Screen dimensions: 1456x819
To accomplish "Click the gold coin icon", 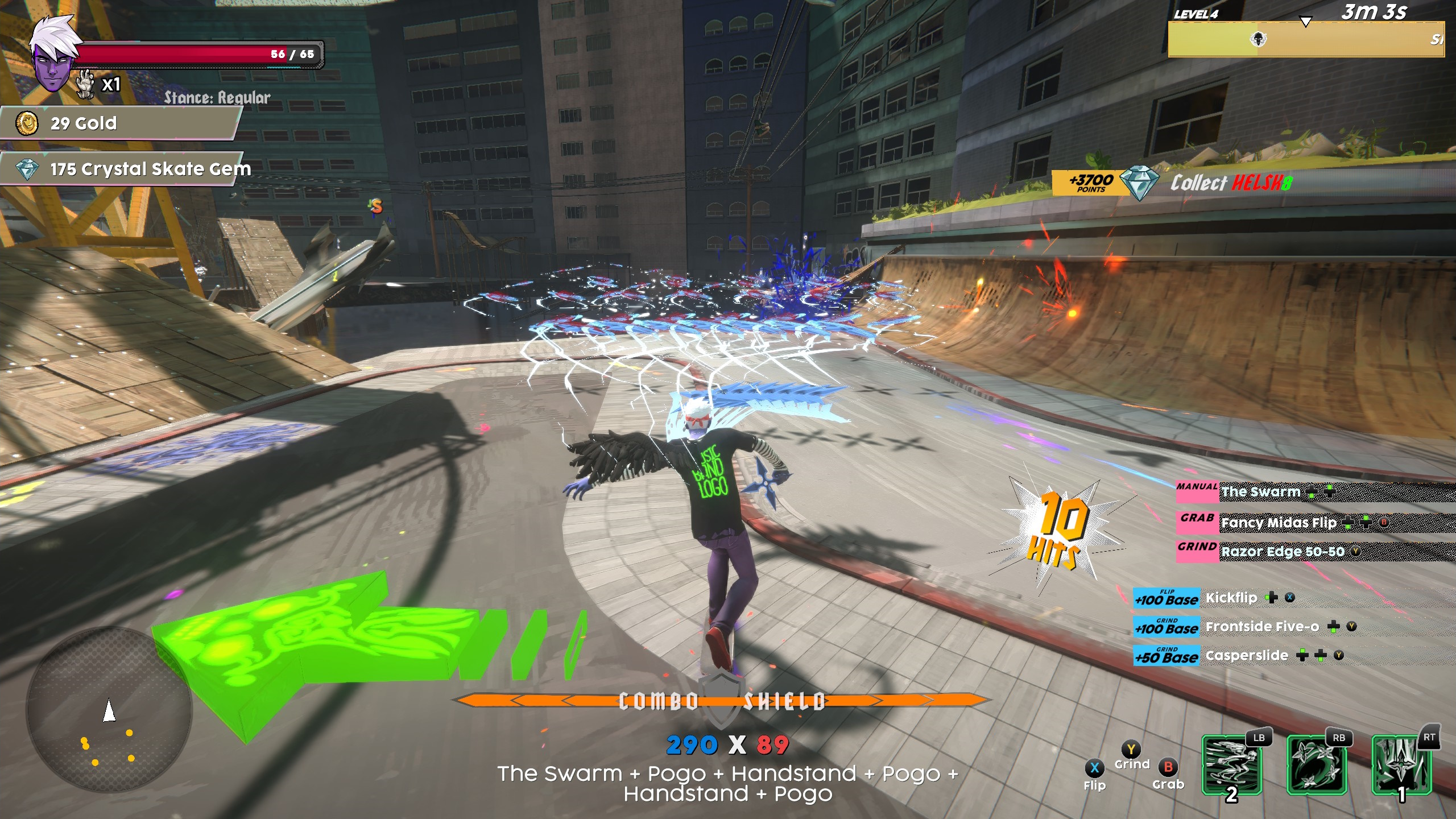I will pyautogui.click(x=27, y=123).
